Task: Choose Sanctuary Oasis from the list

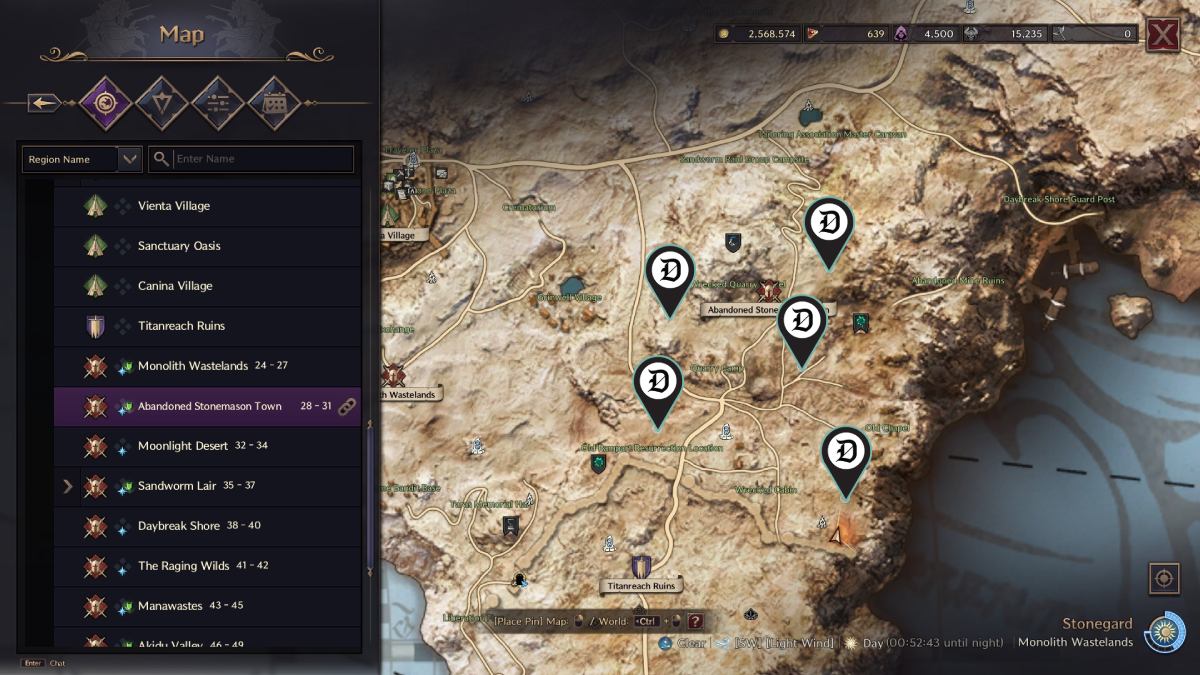Action: [x=179, y=246]
